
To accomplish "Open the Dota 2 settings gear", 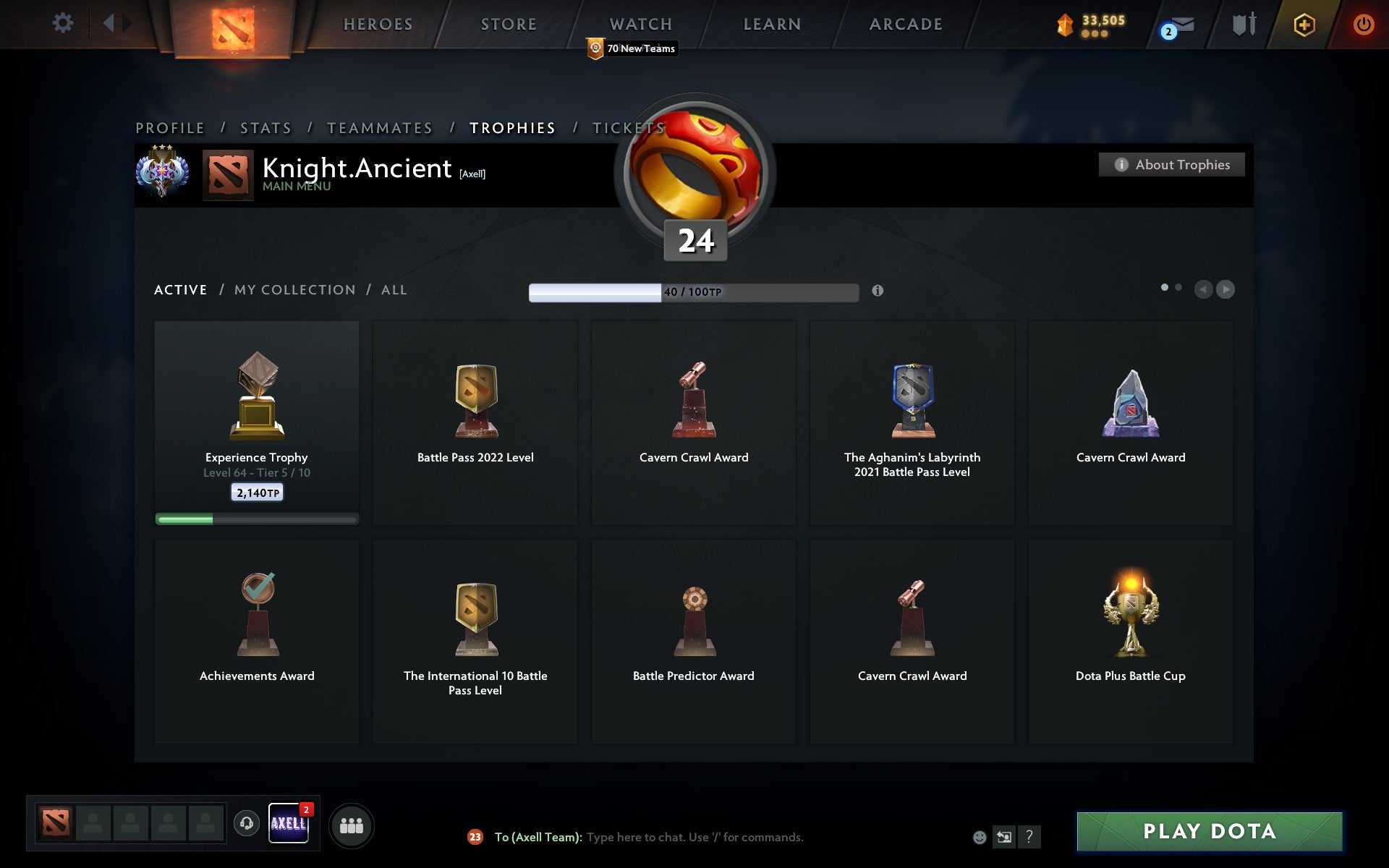I will click(64, 23).
